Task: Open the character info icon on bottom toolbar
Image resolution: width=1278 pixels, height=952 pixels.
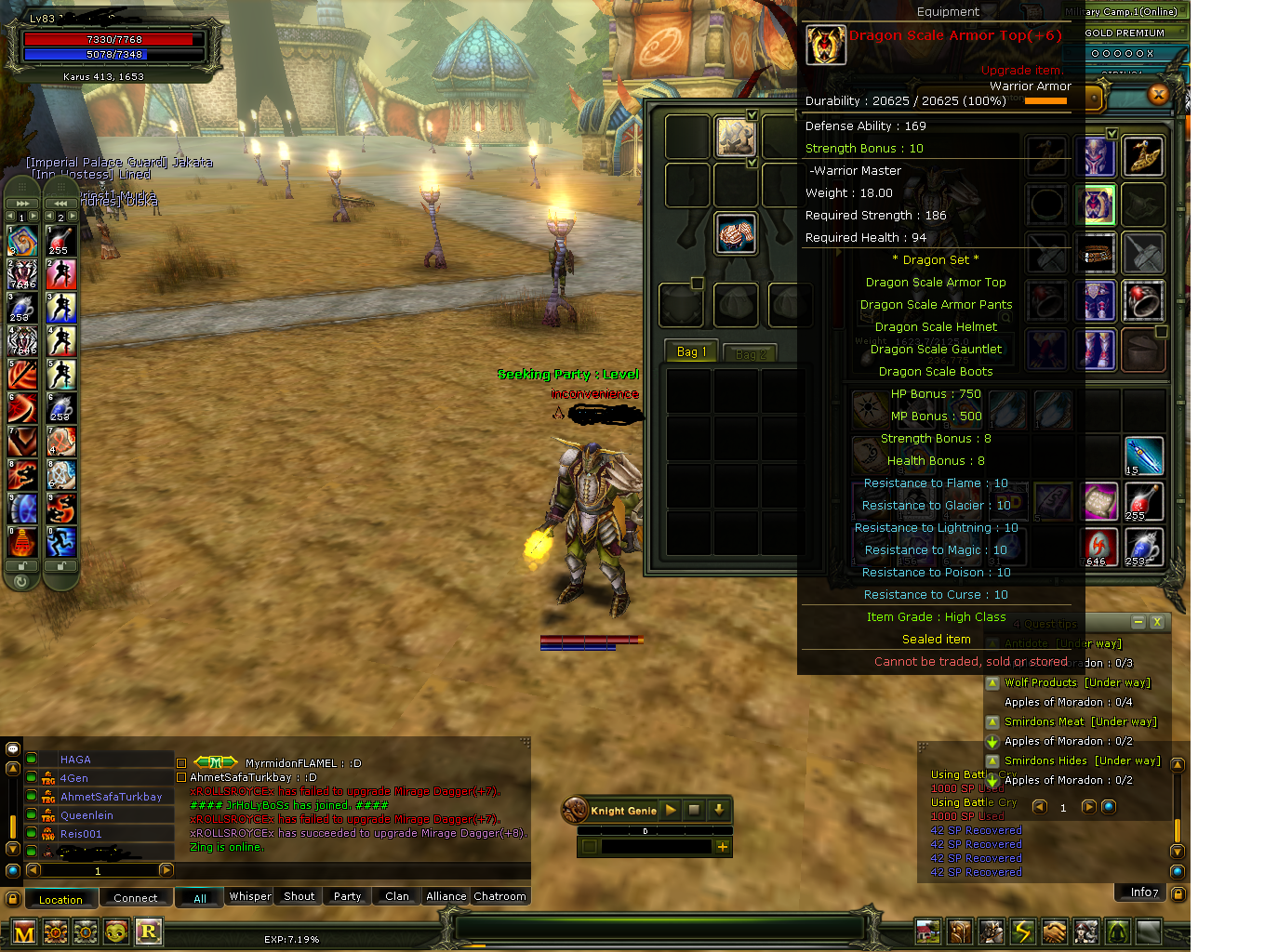Action: (x=991, y=931)
